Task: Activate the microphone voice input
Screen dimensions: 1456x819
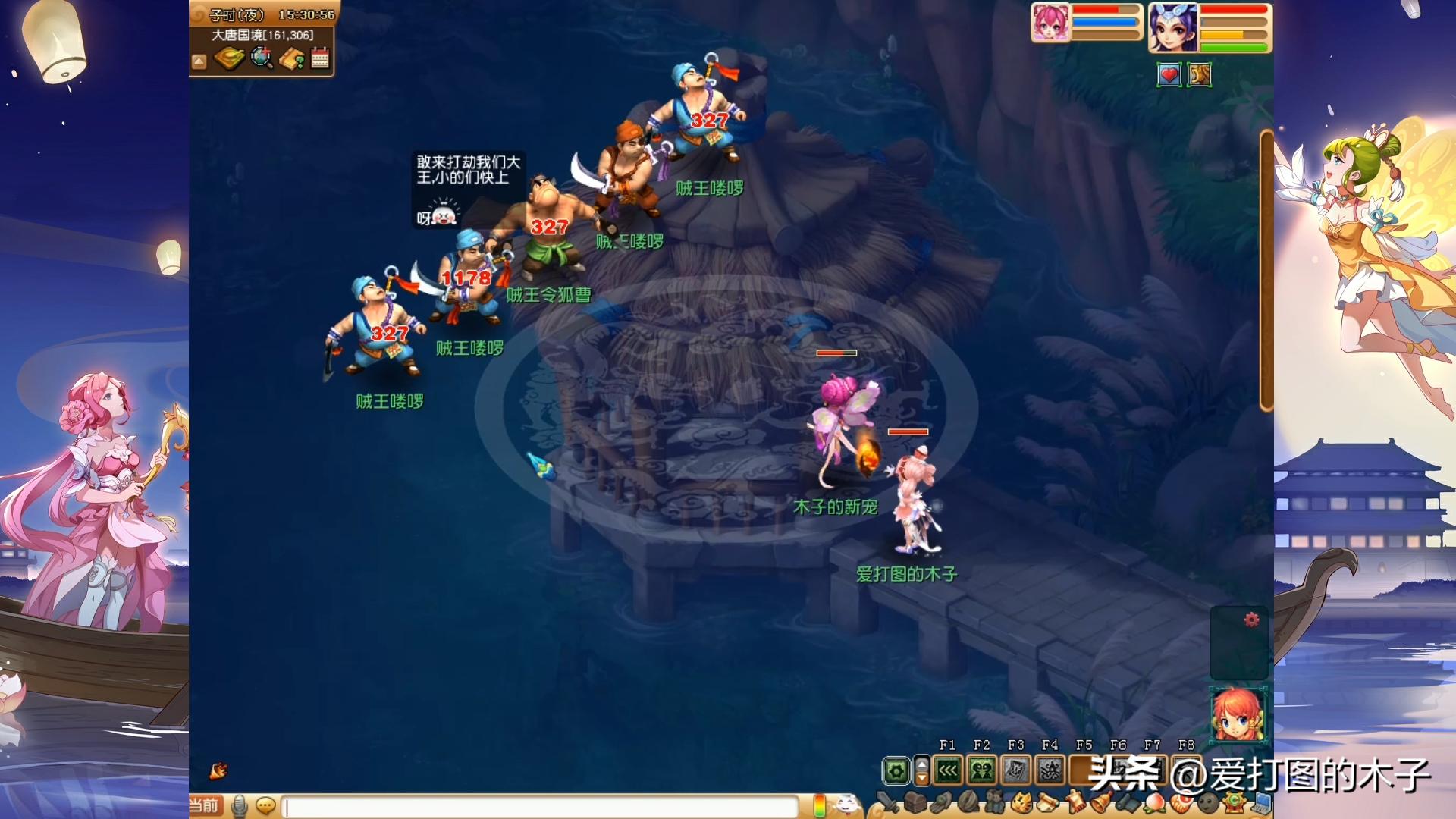Action: click(x=240, y=805)
